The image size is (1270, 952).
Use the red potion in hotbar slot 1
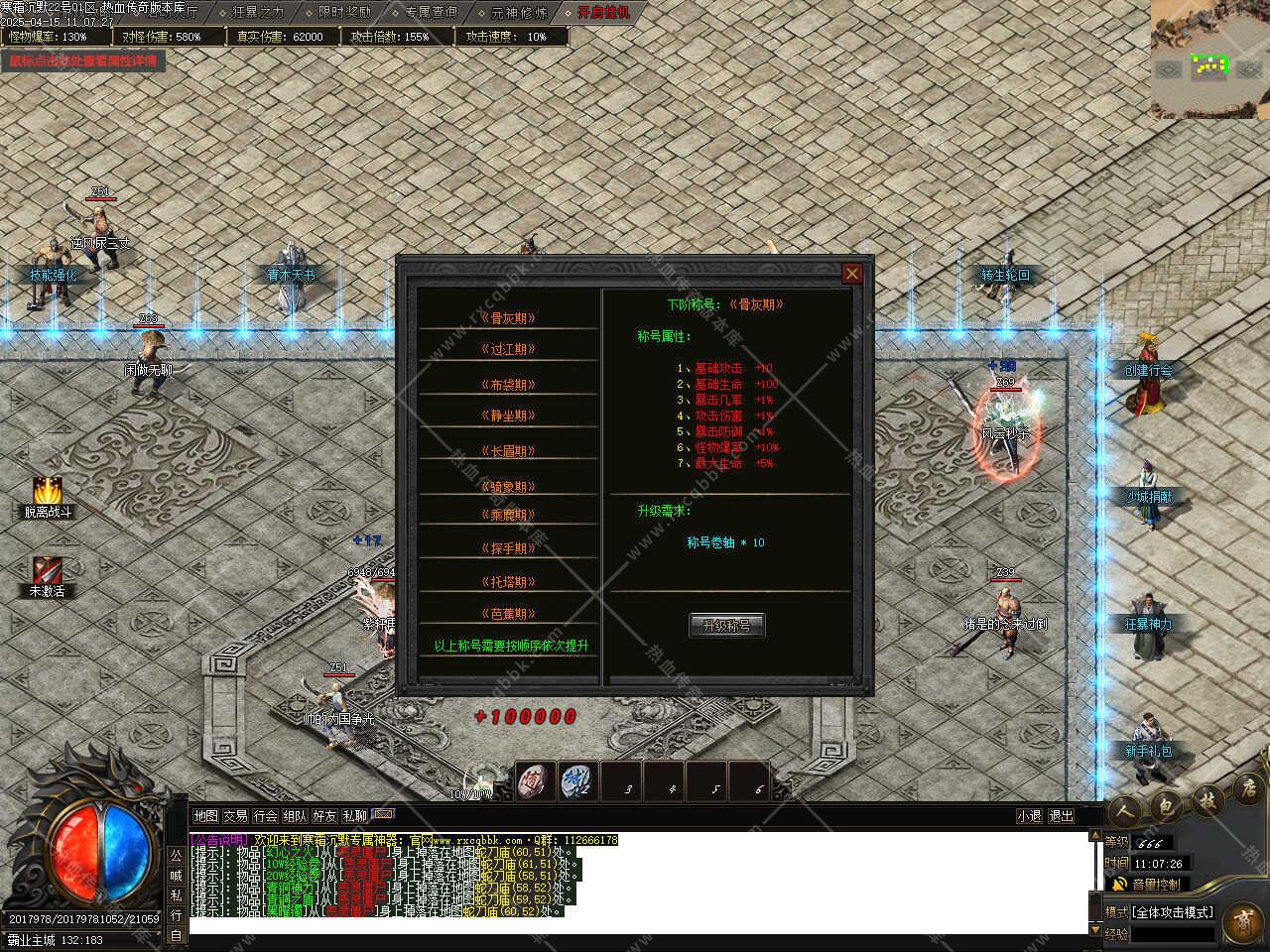click(x=537, y=780)
